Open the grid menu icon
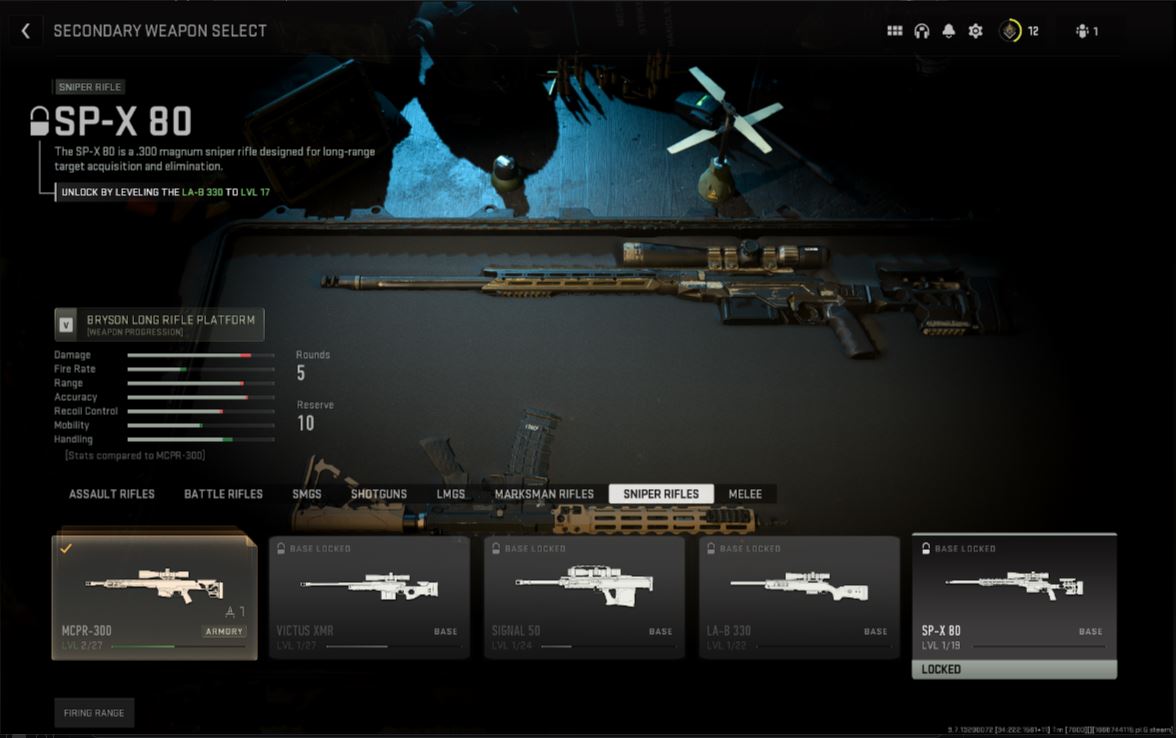This screenshot has height=738, width=1176. pos(894,31)
